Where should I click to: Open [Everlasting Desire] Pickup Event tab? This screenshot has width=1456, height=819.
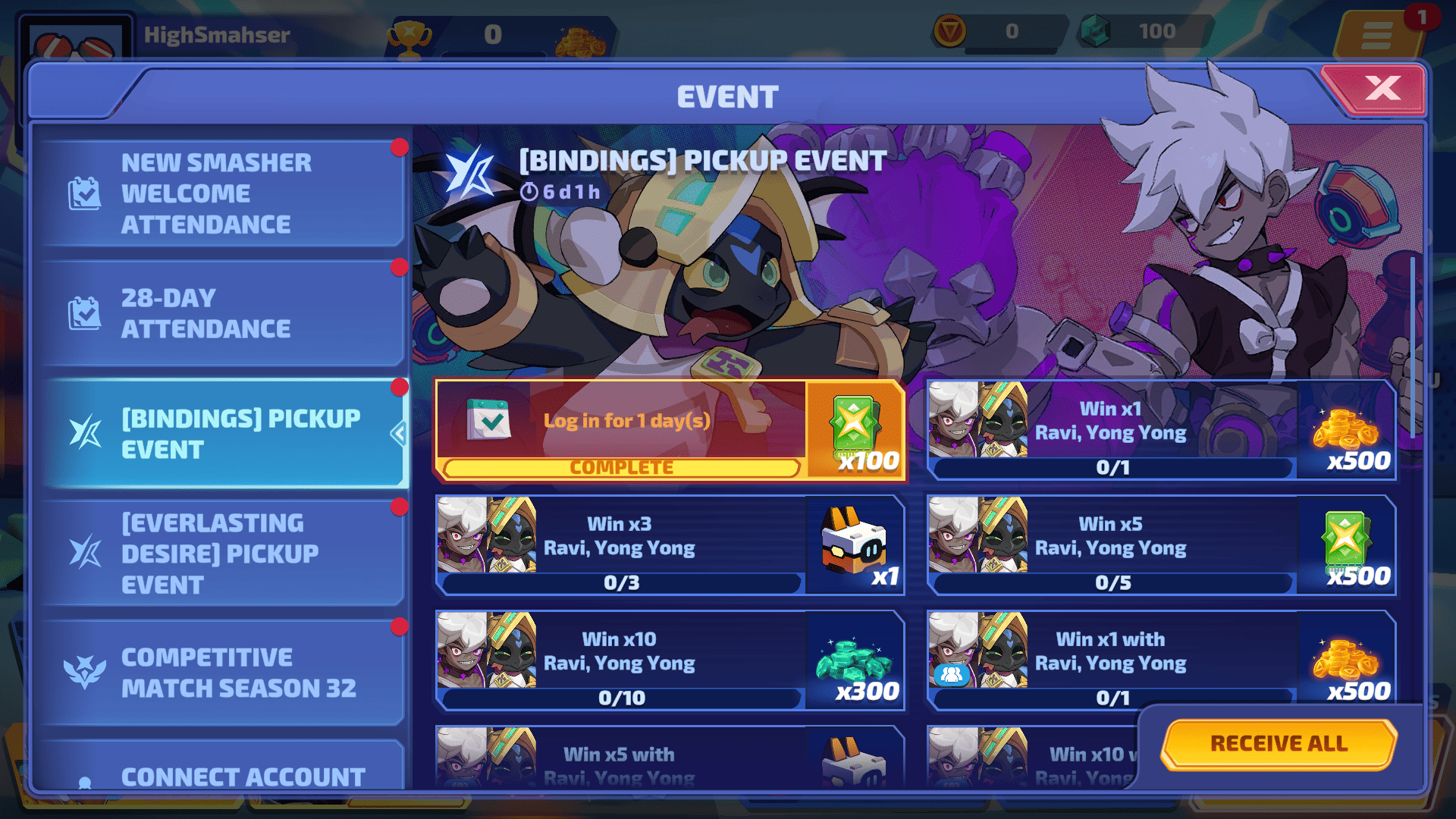click(220, 554)
